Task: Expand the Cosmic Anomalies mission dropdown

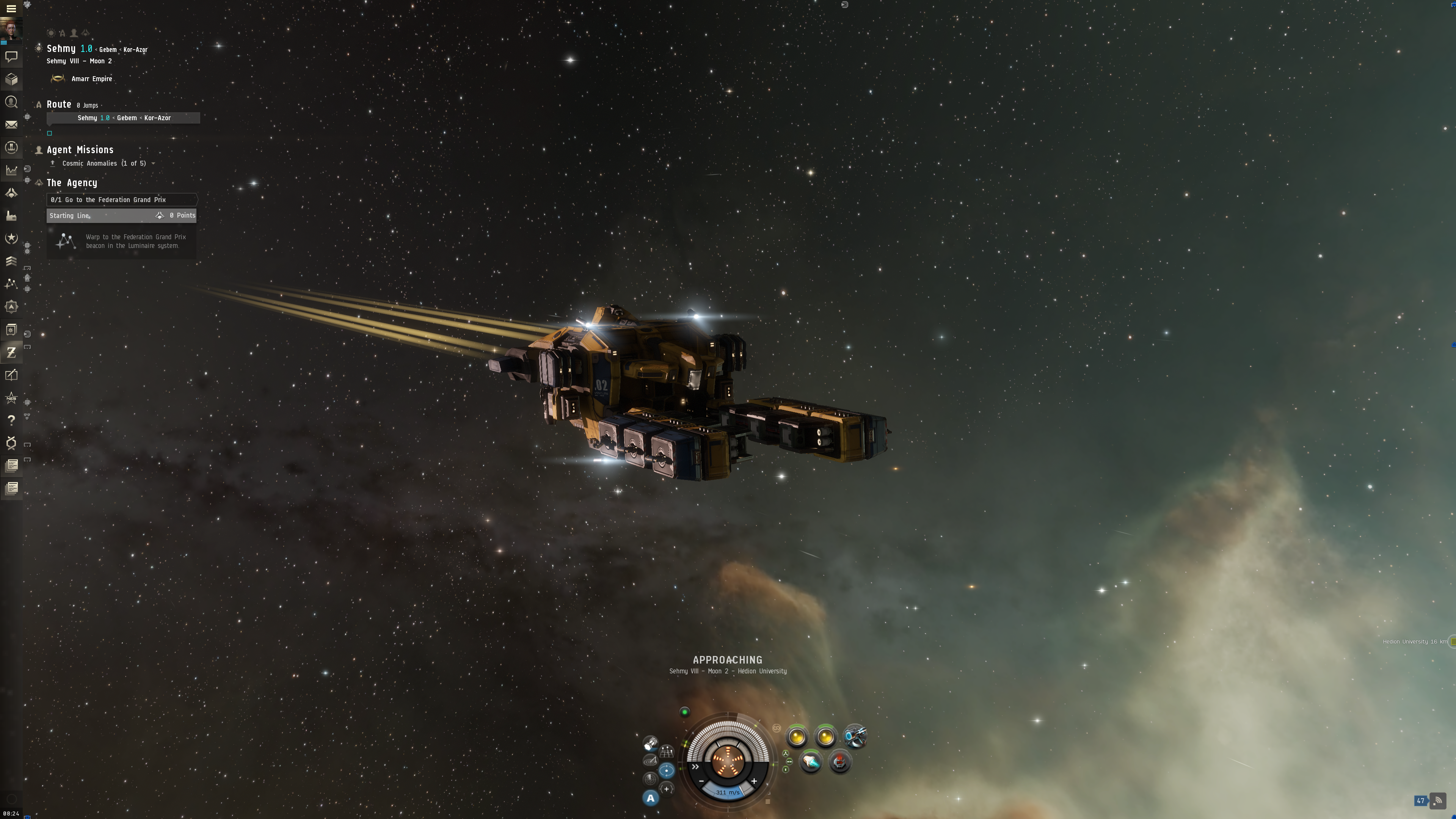Action: pos(153,164)
